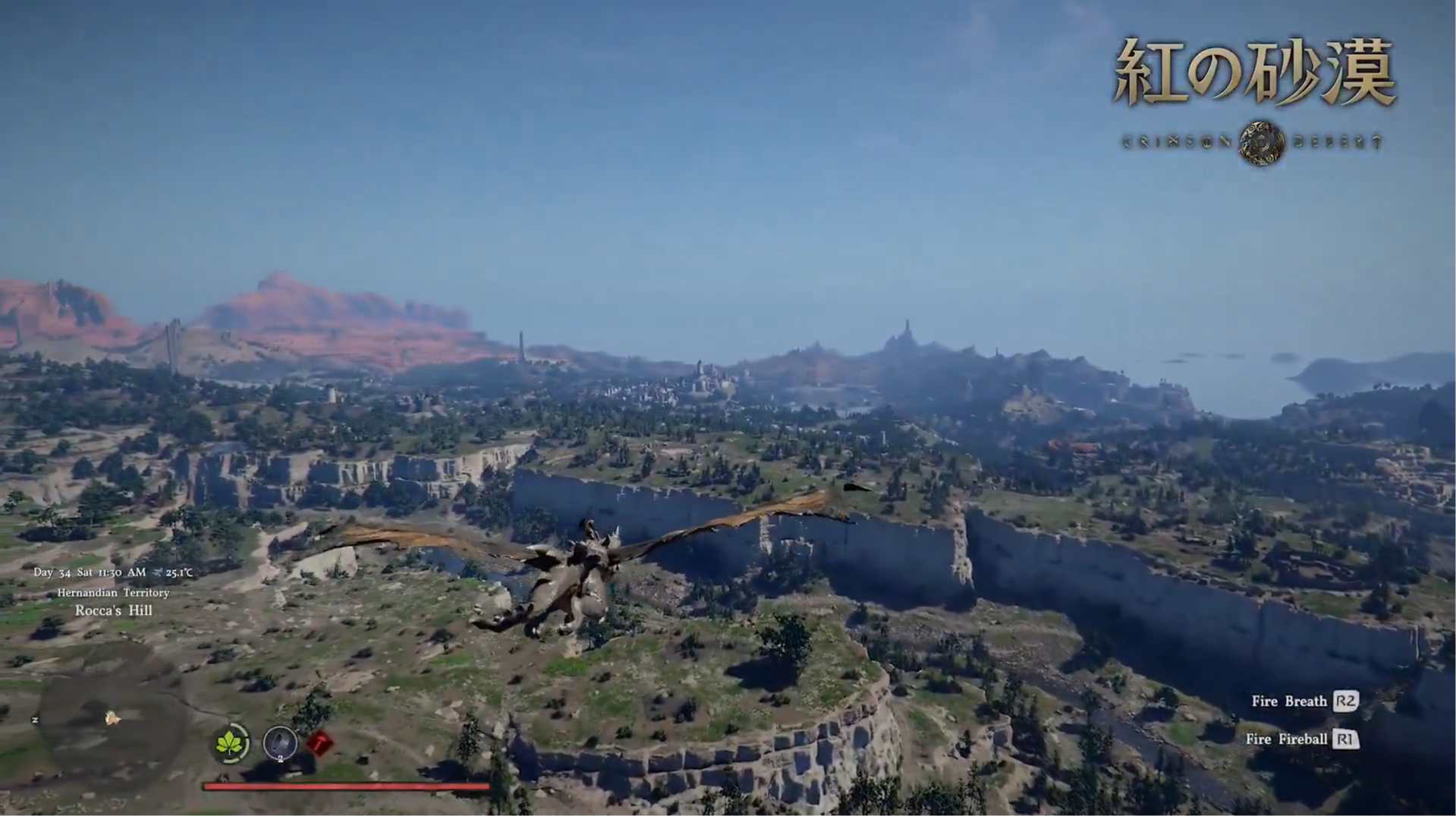Click the 紅の砂漠 game logo
This screenshot has width=1456, height=816.
(x=1256, y=72)
